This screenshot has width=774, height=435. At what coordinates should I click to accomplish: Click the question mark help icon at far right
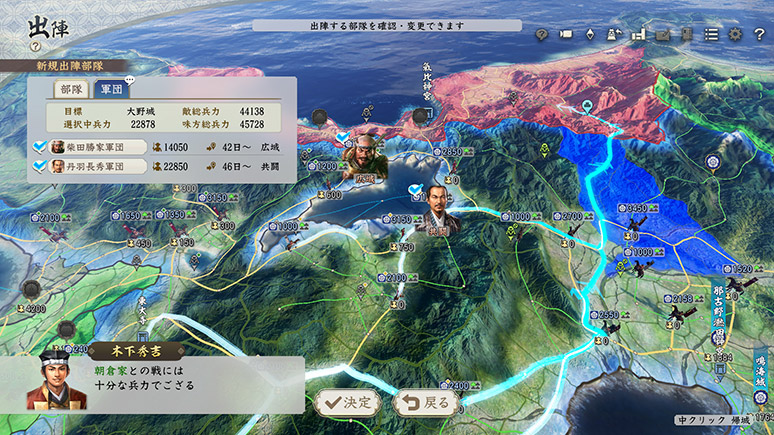(758, 34)
